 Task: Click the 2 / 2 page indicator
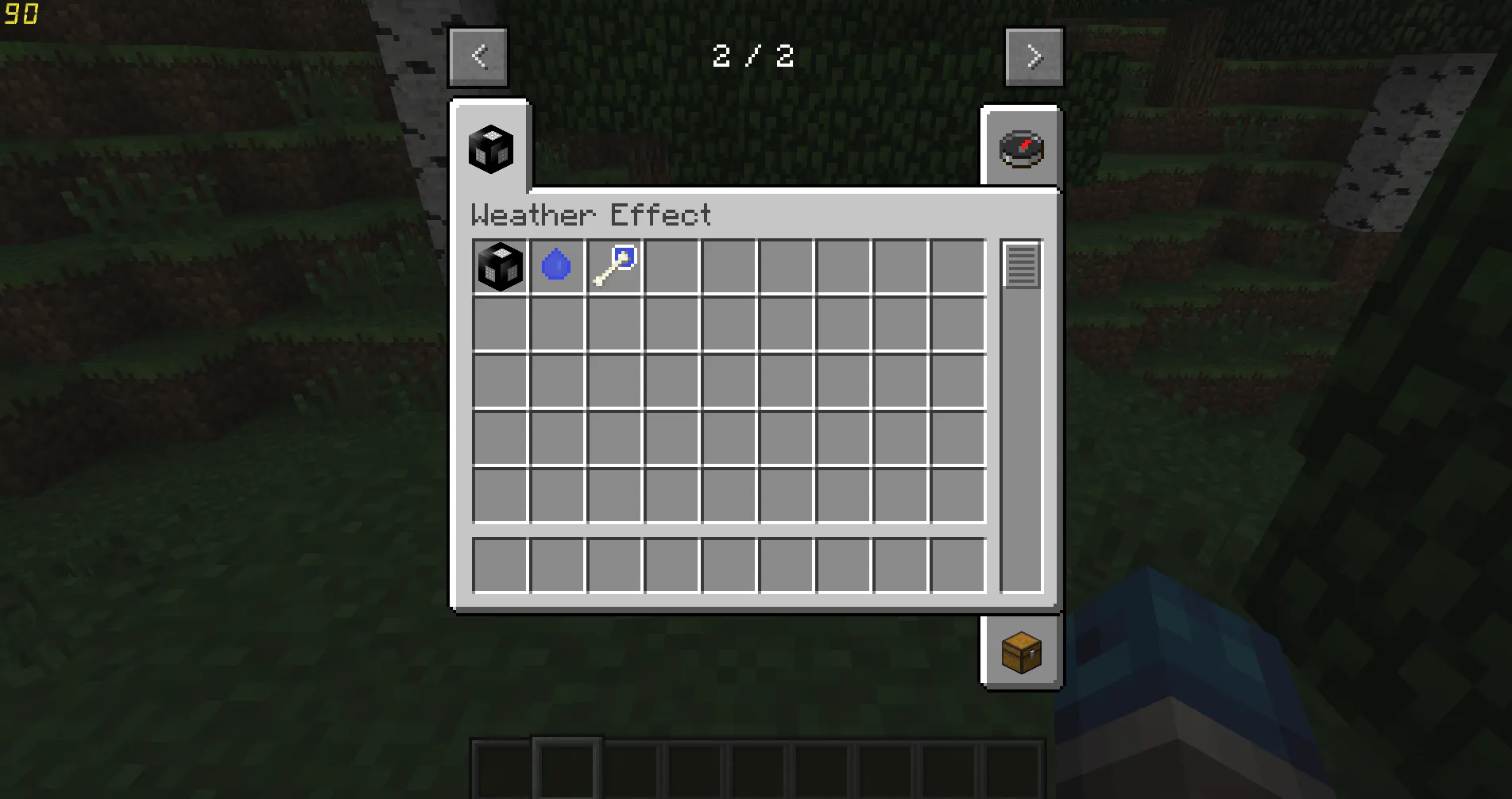(x=754, y=56)
